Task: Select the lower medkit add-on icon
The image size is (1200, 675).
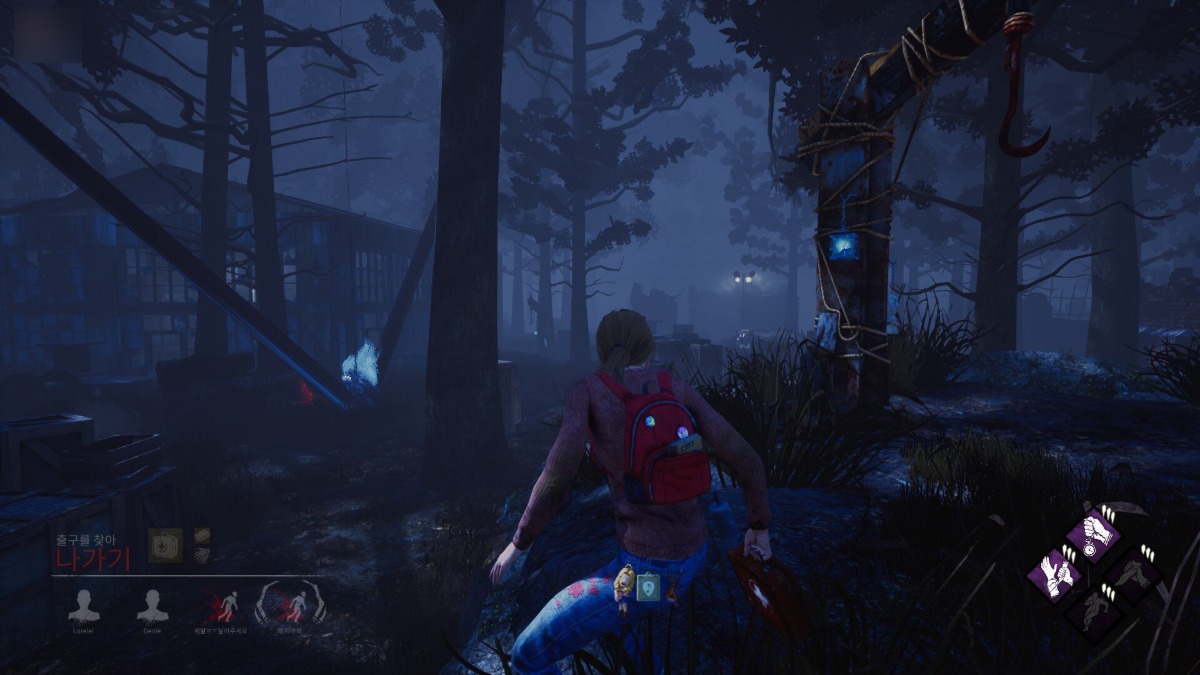Action: click(202, 555)
